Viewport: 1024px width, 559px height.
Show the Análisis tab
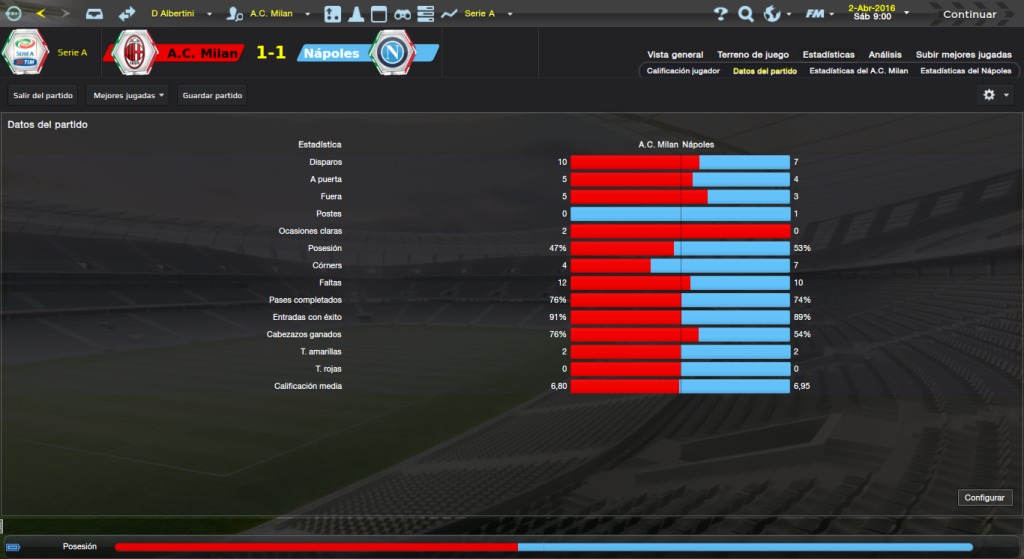click(x=885, y=55)
